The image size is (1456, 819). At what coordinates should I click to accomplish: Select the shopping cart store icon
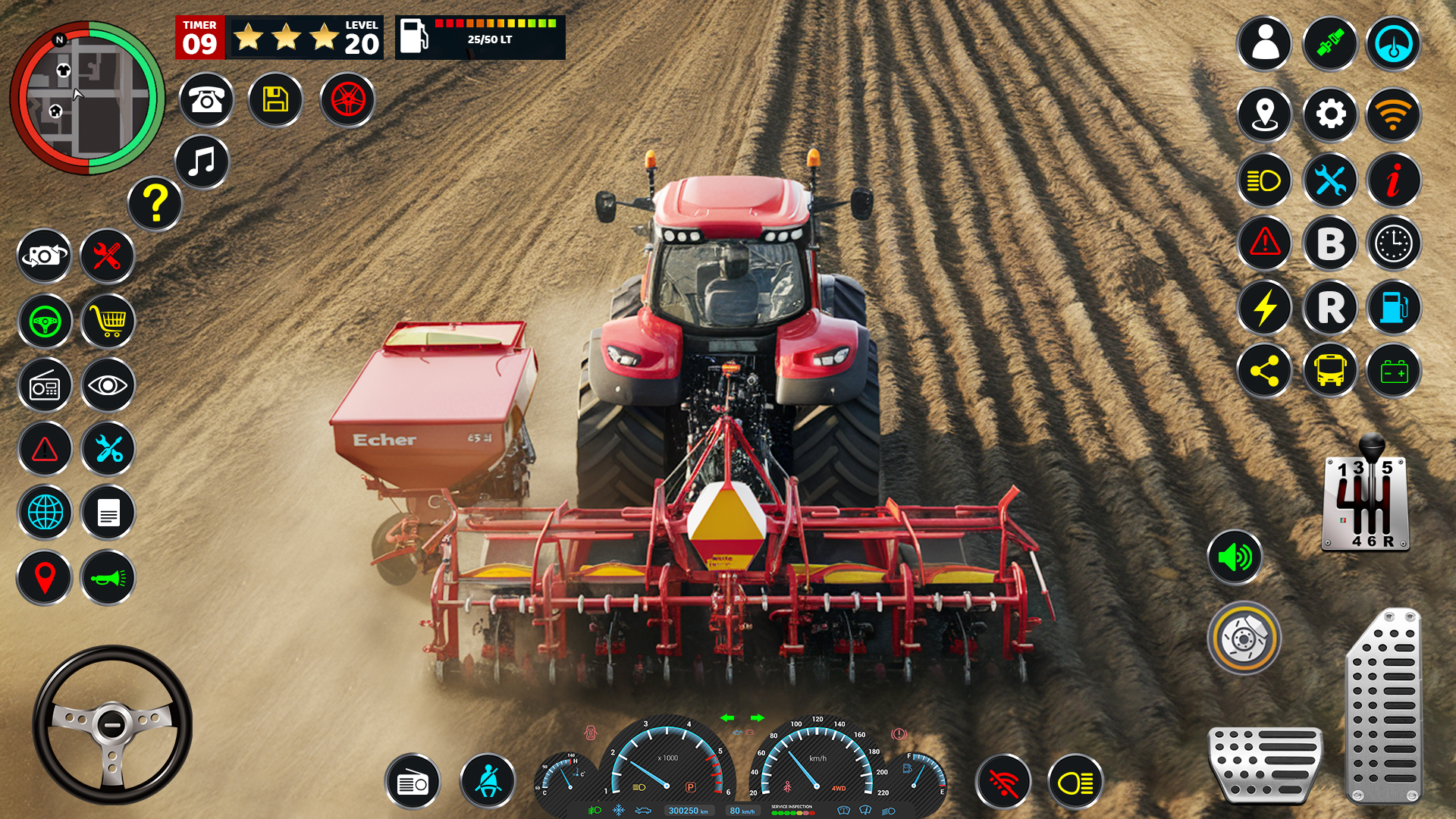pyautogui.click(x=107, y=321)
